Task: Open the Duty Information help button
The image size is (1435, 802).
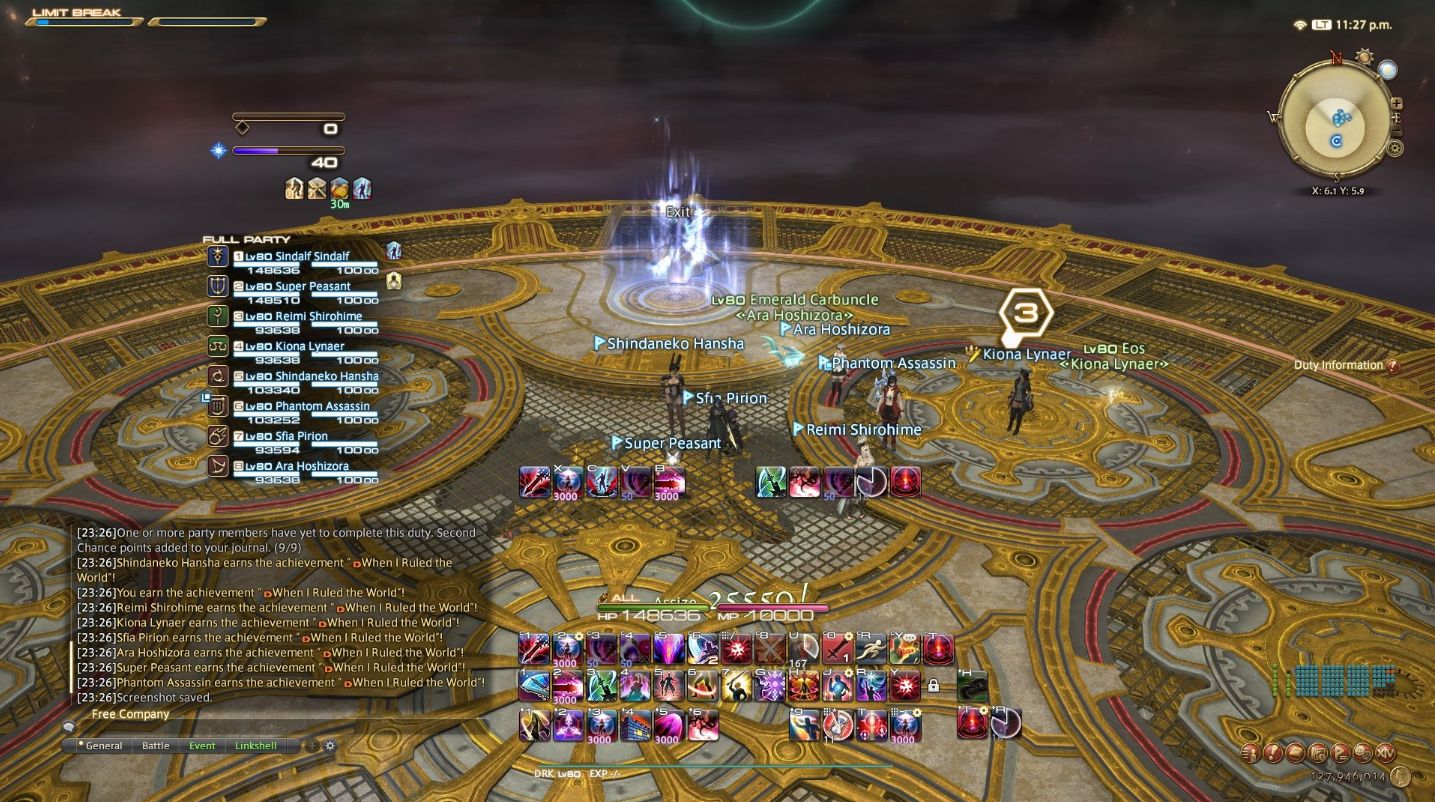Action: pyautogui.click(x=1394, y=365)
